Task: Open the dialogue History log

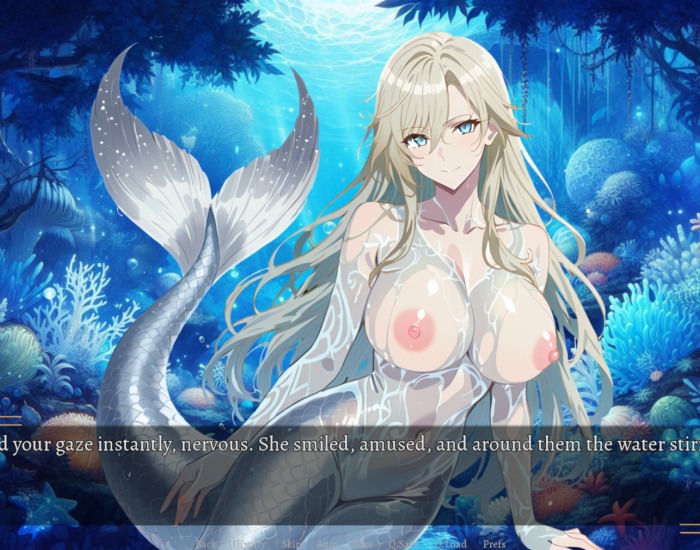Action: pos(247,544)
